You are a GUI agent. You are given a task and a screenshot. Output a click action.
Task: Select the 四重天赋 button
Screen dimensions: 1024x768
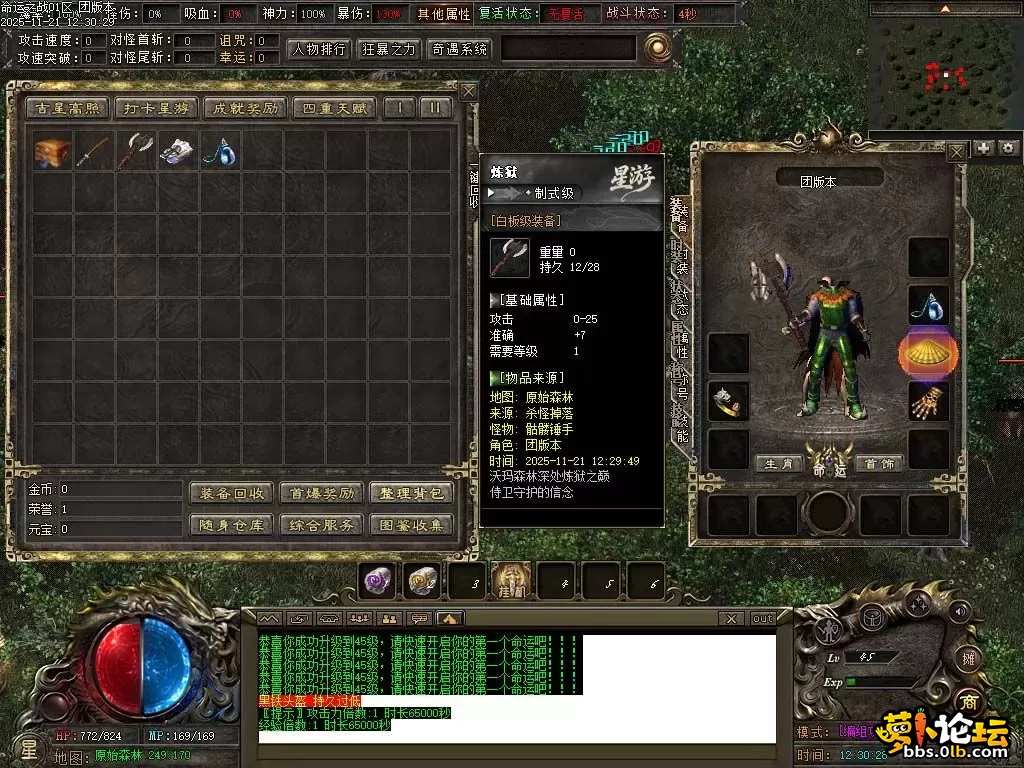pos(333,108)
